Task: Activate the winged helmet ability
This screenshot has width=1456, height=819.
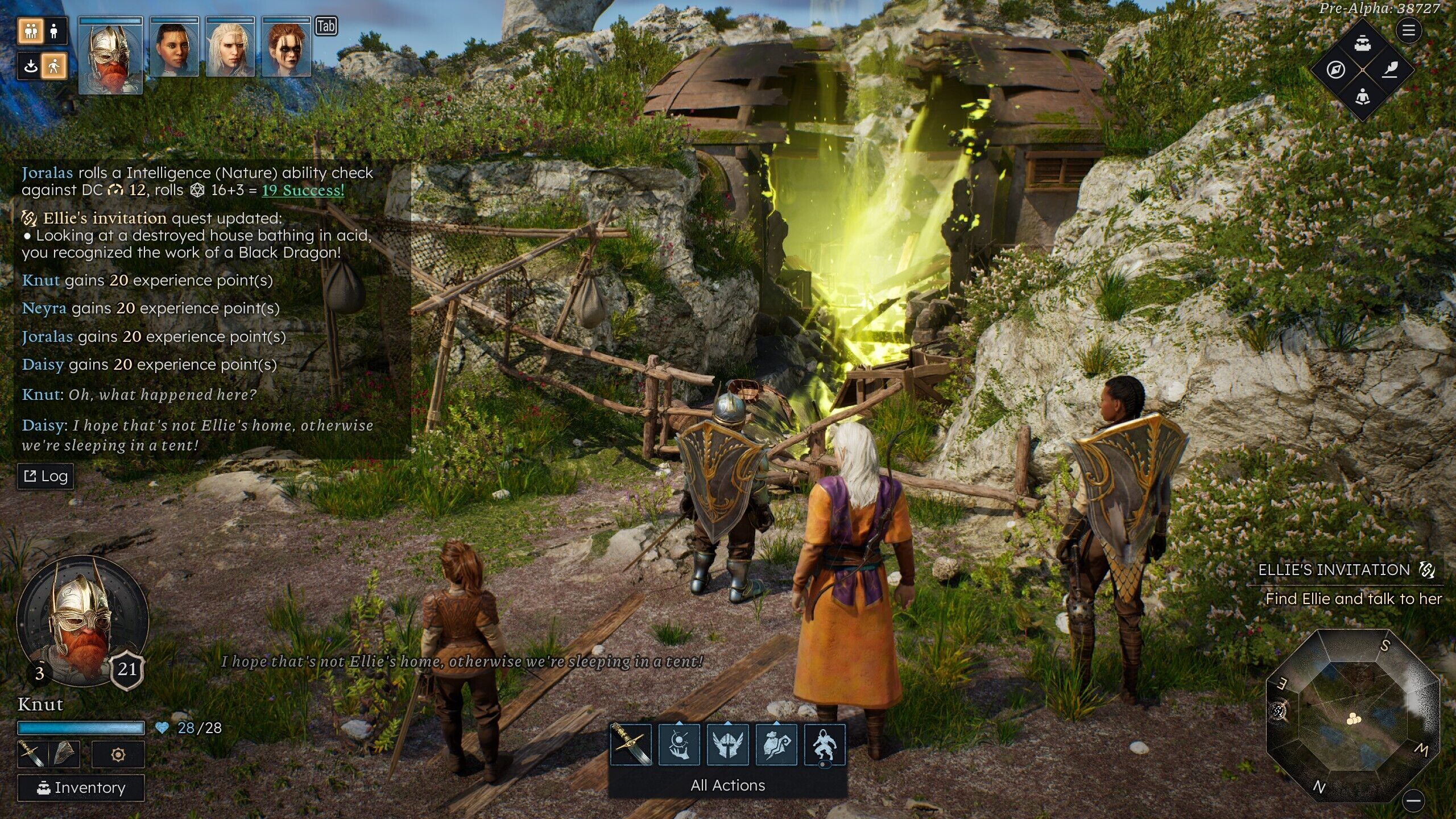Action: tap(727, 744)
